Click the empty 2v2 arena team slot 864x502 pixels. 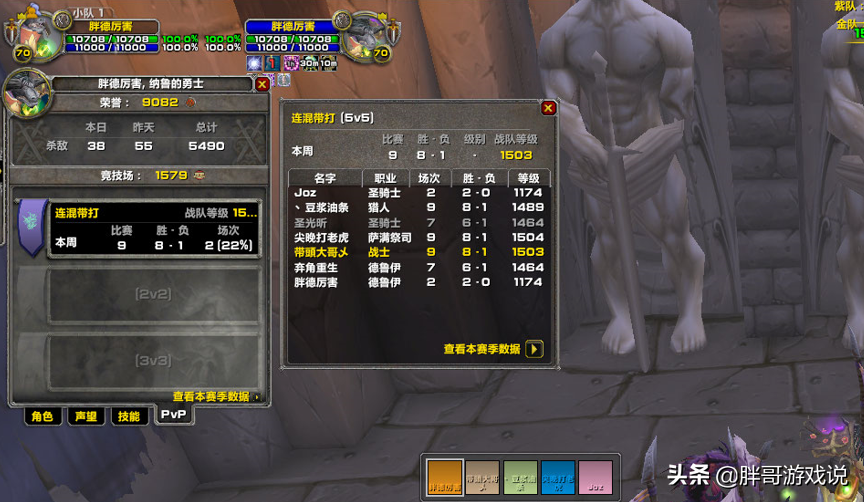click(152, 295)
